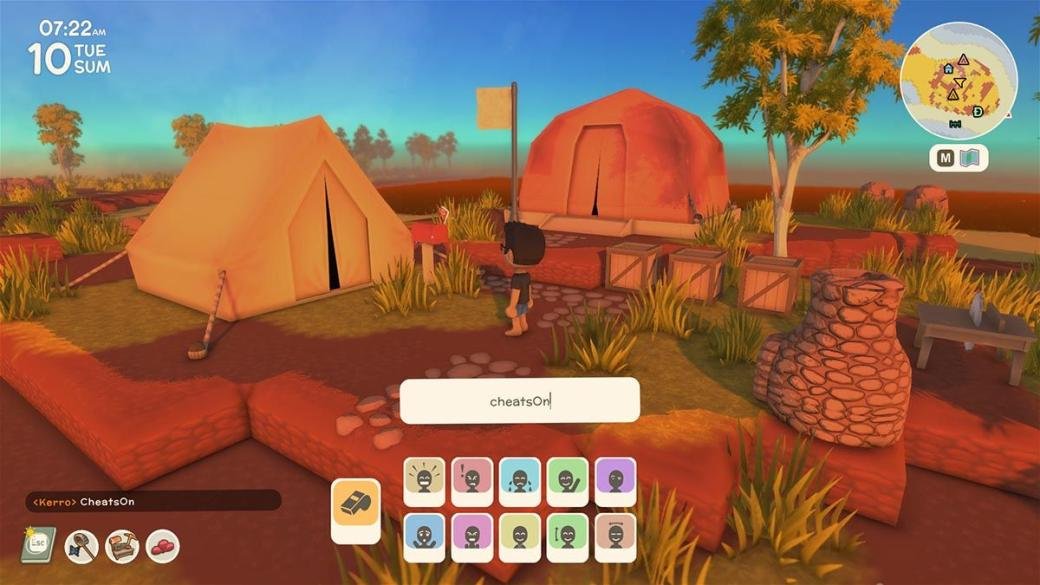Choose the laughing emote on tan background

[424, 482]
